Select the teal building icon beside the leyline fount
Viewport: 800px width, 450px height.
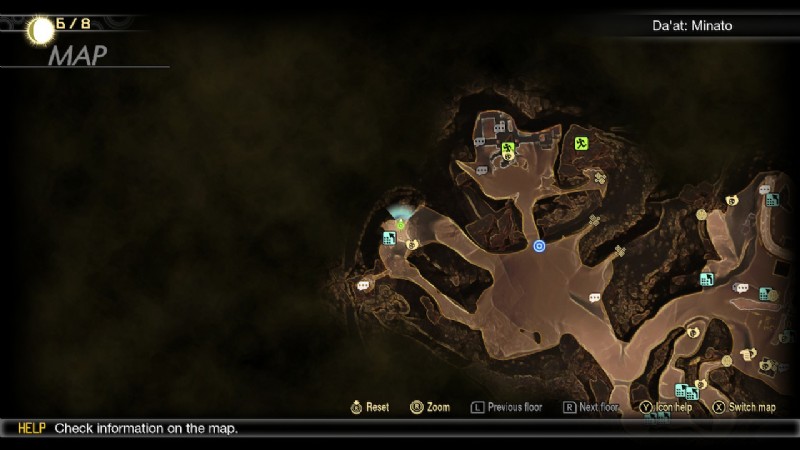point(389,239)
